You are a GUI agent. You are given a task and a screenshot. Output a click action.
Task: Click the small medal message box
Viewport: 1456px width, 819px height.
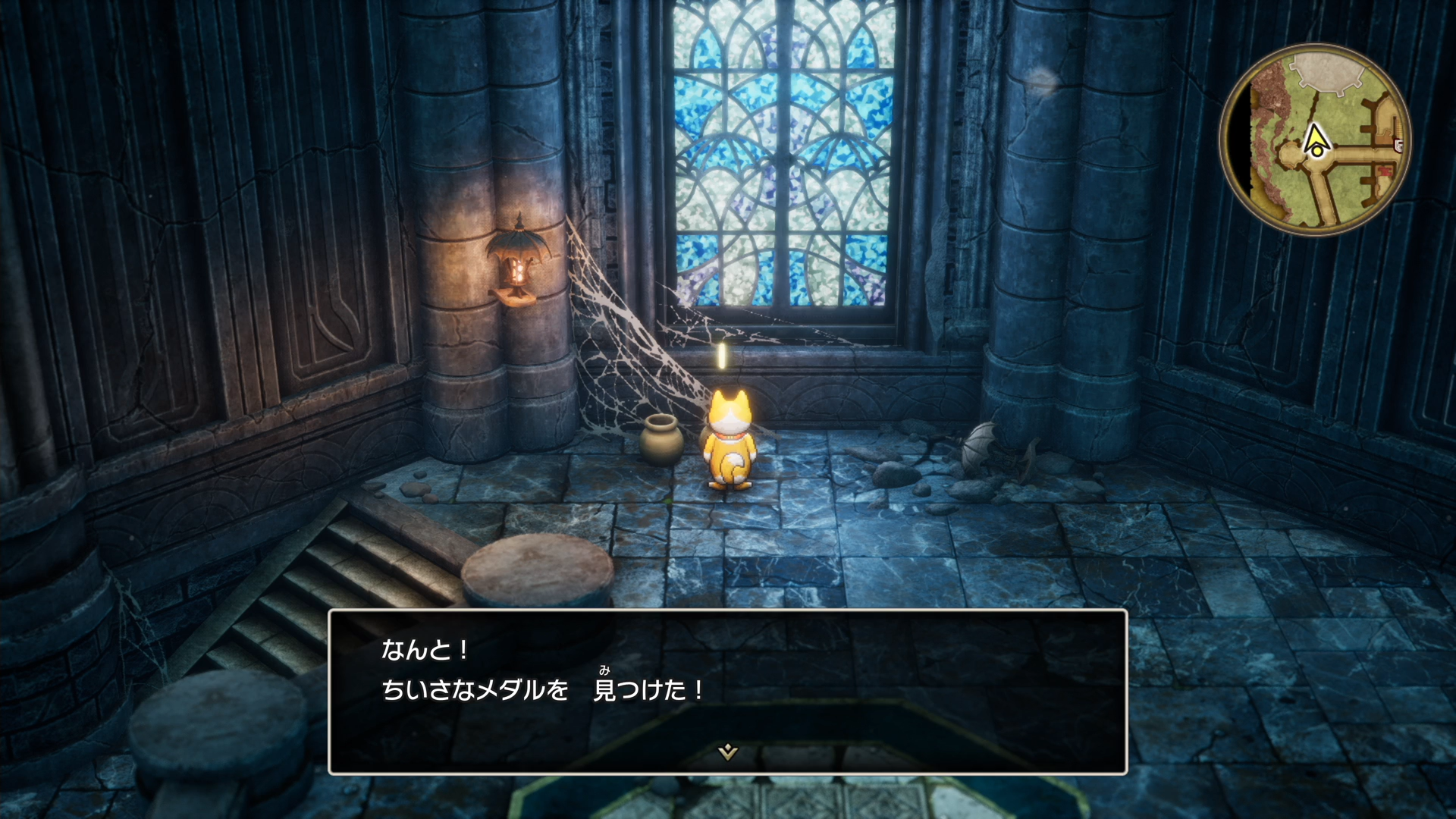coord(727,691)
